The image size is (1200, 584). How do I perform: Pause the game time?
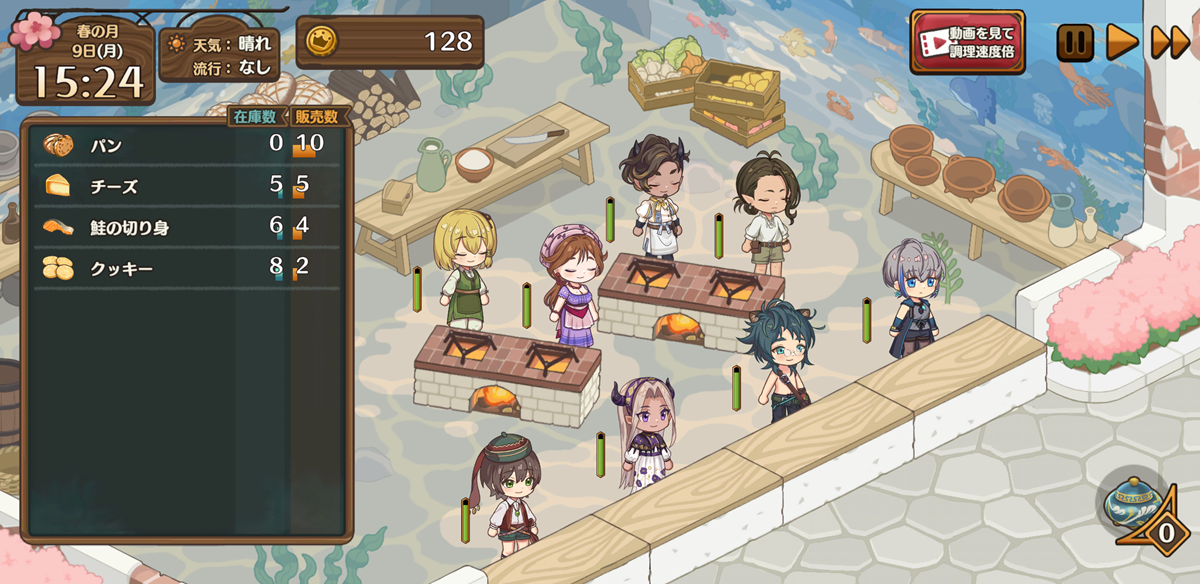[1075, 43]
